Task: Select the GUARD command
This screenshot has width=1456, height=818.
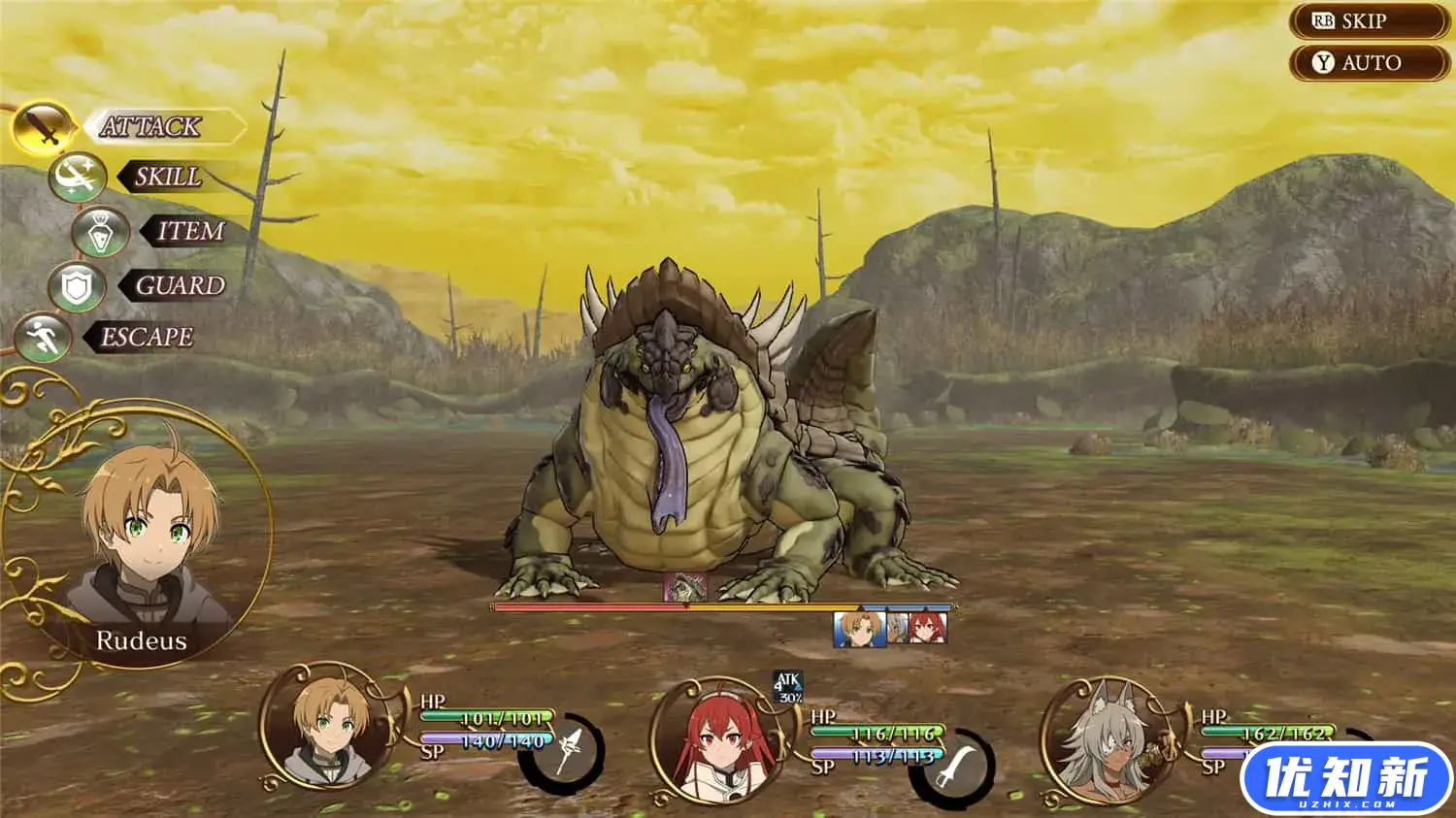Action: 179,285
